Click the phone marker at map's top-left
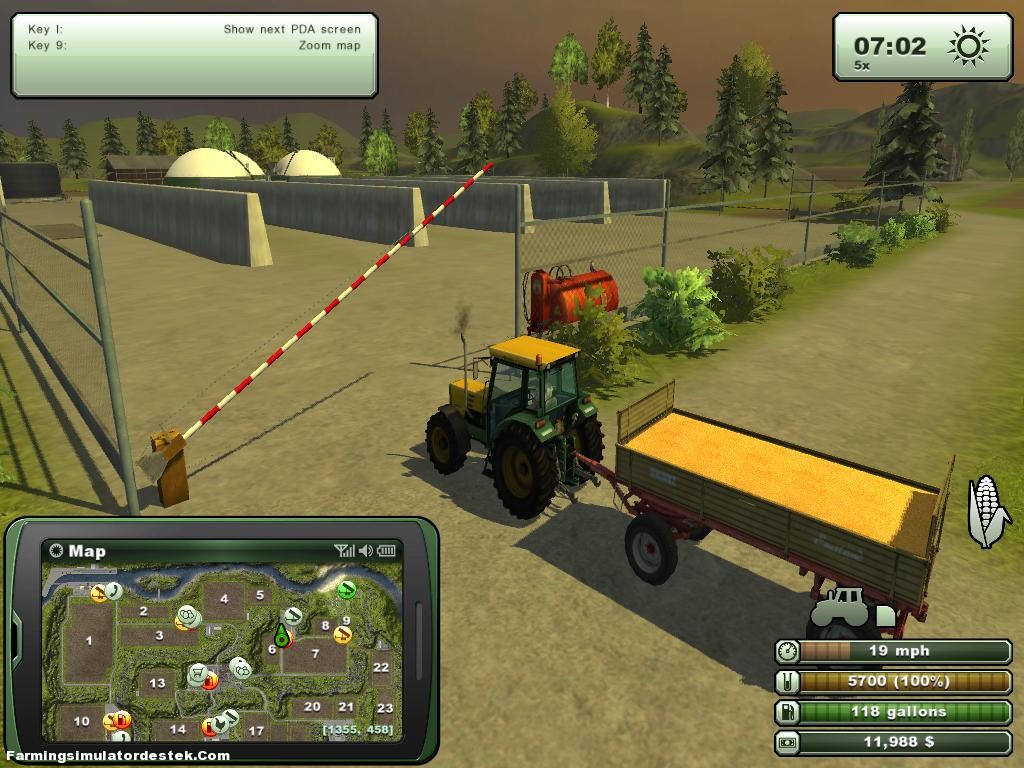1024x768 pixels. [112, 591]
